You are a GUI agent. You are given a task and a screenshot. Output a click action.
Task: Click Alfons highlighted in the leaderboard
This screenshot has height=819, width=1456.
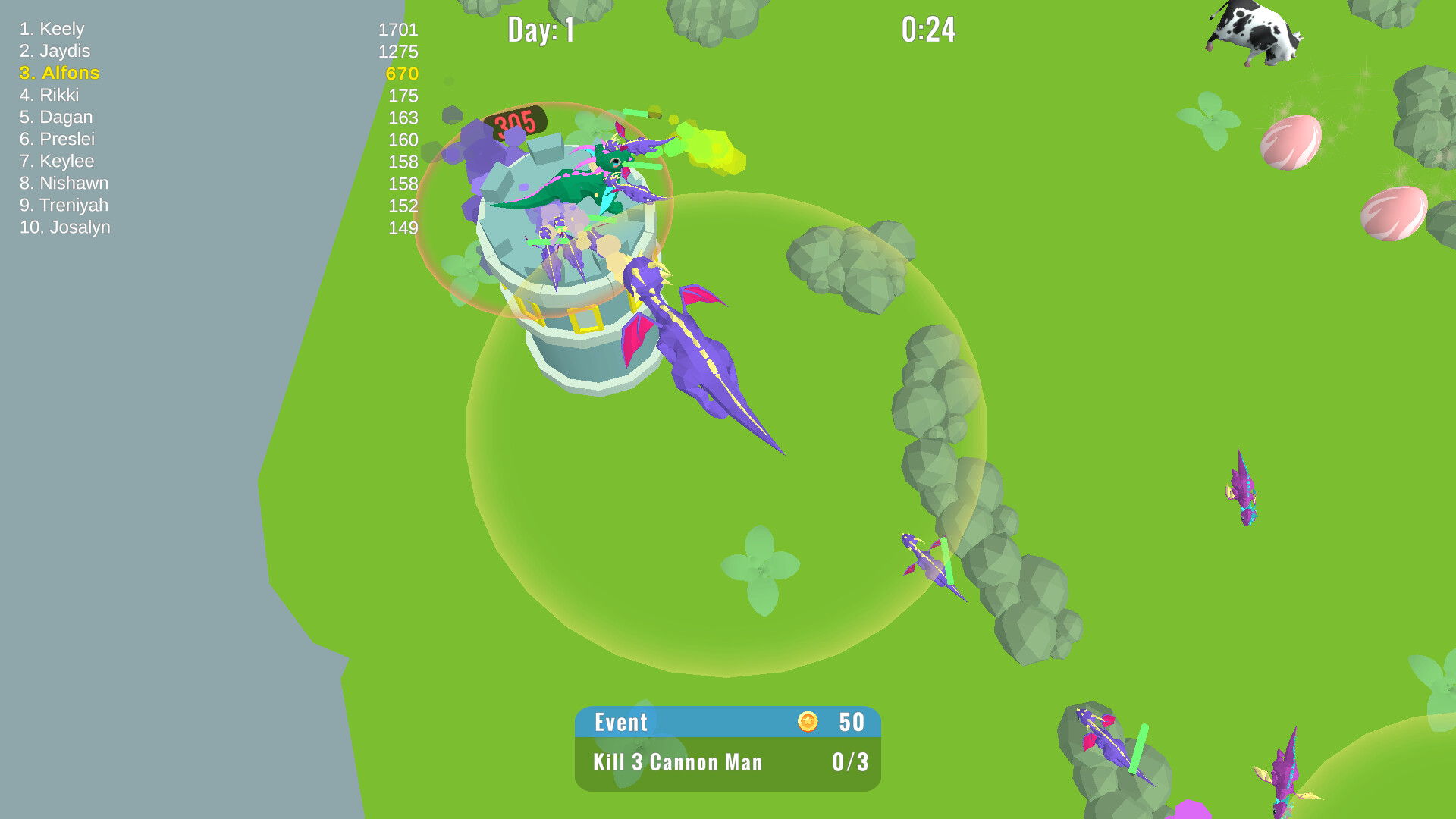pyautogui.click(x=60, y=73)
